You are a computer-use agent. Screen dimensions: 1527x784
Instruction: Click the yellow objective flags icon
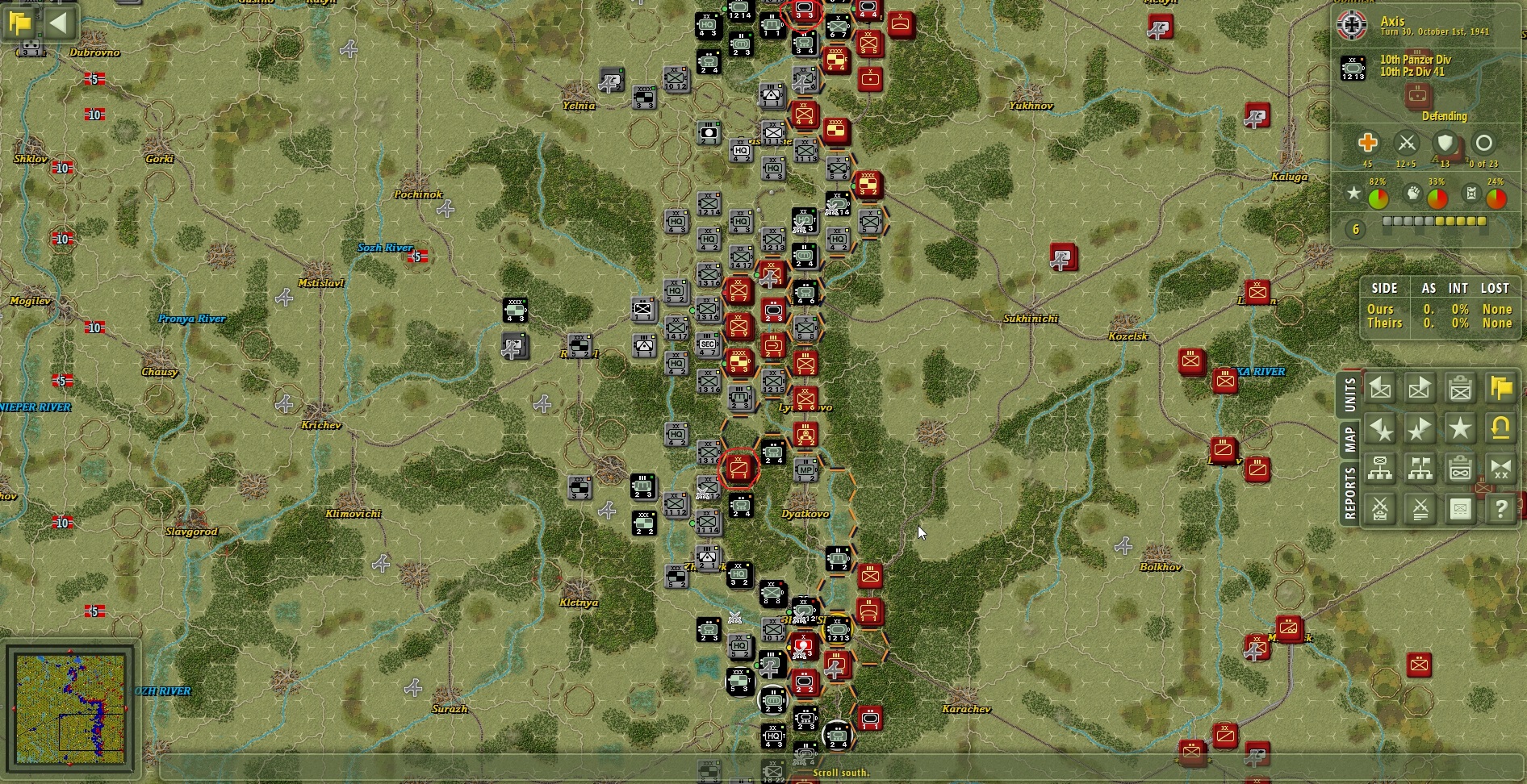[x=1501, y=388]
